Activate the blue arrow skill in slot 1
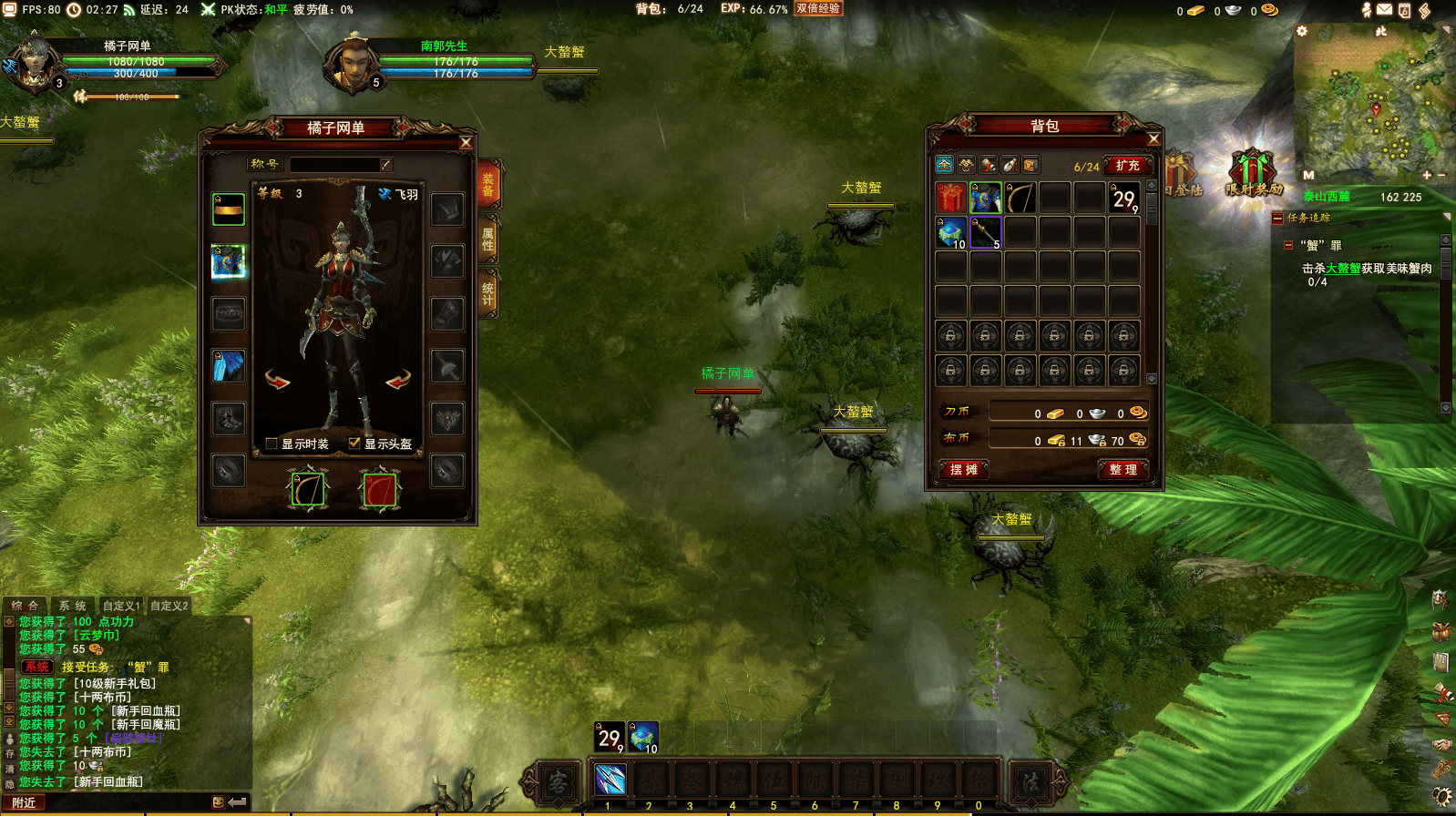Viewport: 1456px width, 816px height. point(610,780)
